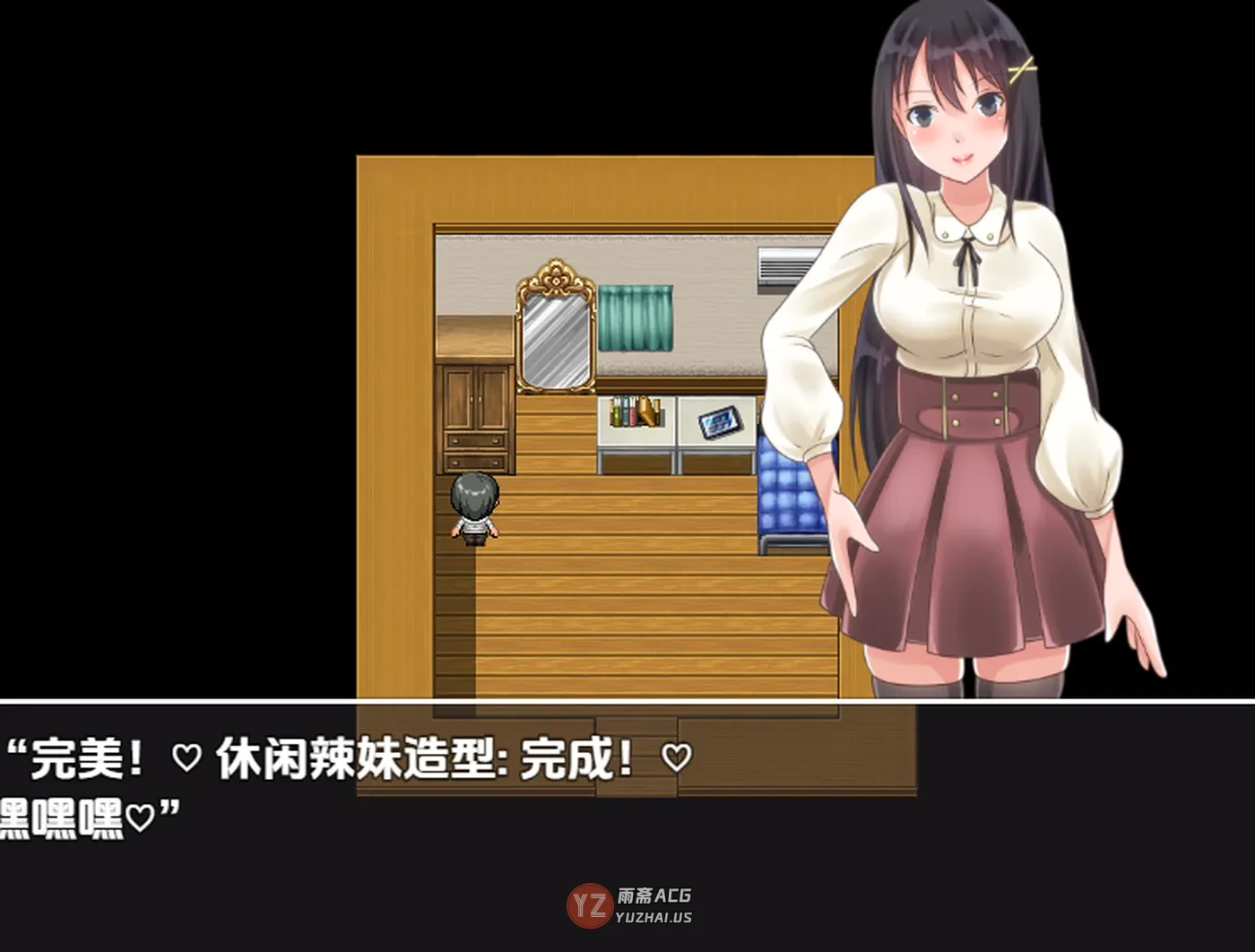Advance the dialogue message box
This screenshot has height=952, width=1255.
pyautogui.click(x=627, y=807)
